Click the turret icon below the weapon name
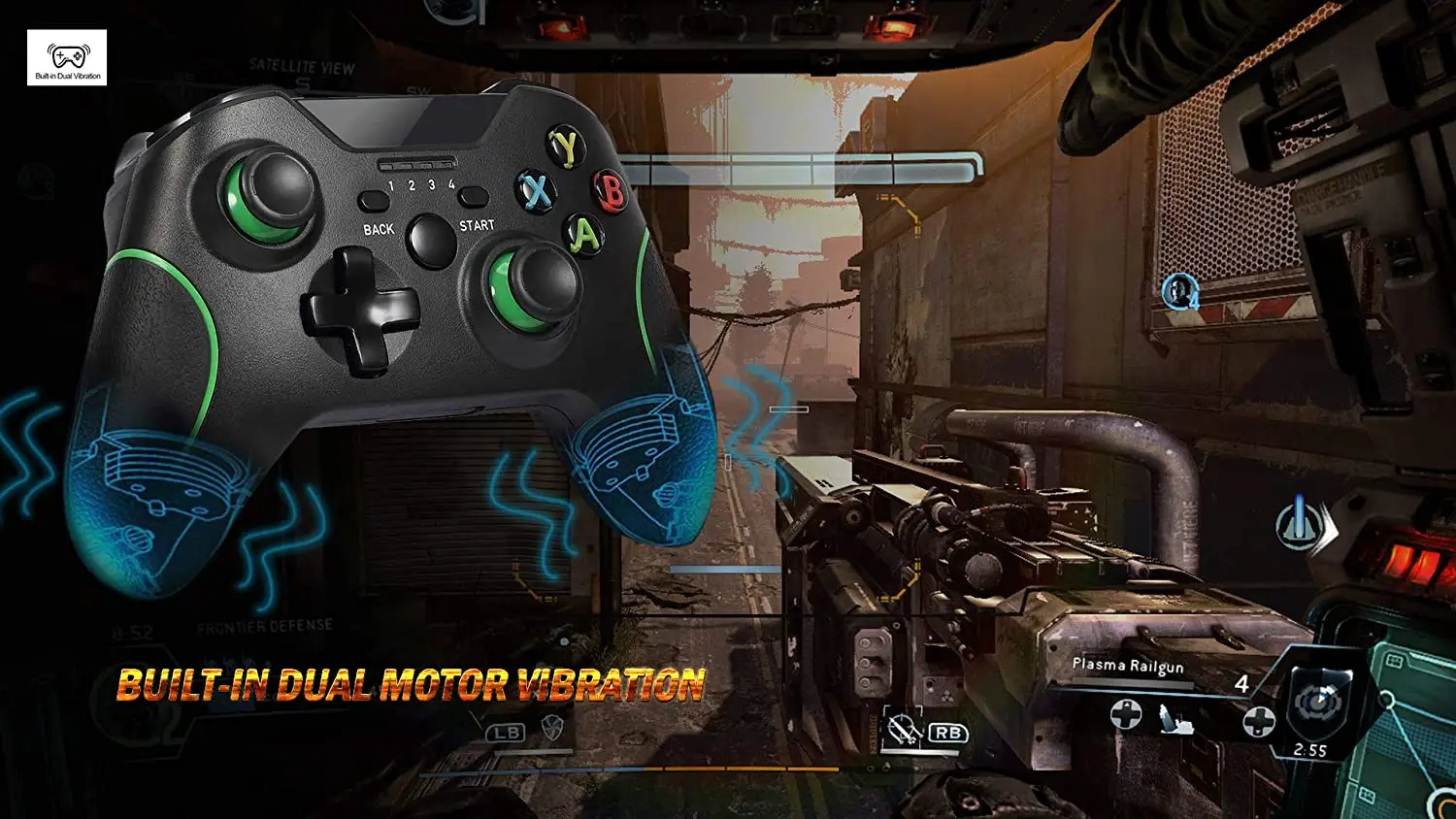 1176,719
